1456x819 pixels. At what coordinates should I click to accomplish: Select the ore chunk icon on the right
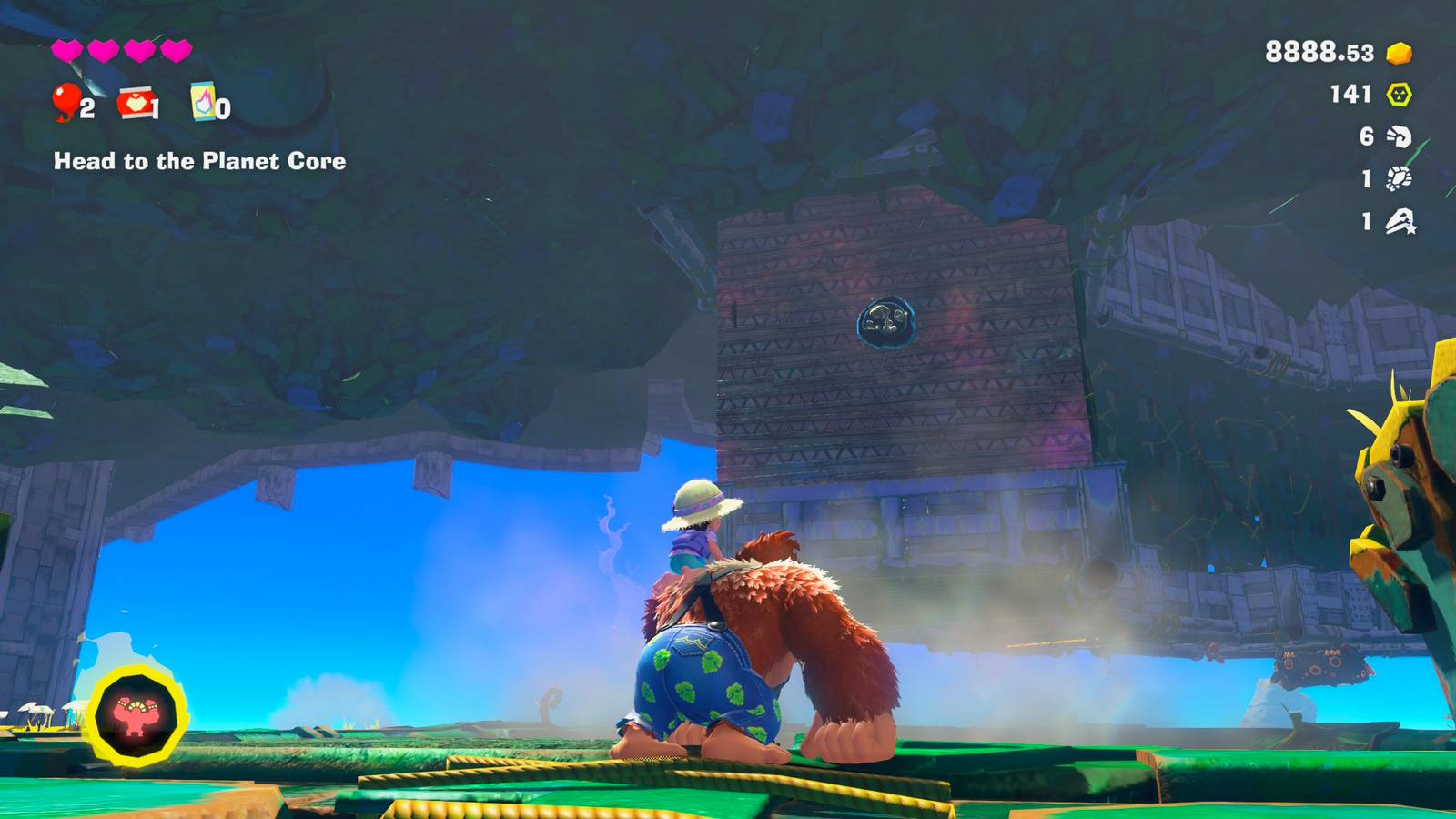1399,180
